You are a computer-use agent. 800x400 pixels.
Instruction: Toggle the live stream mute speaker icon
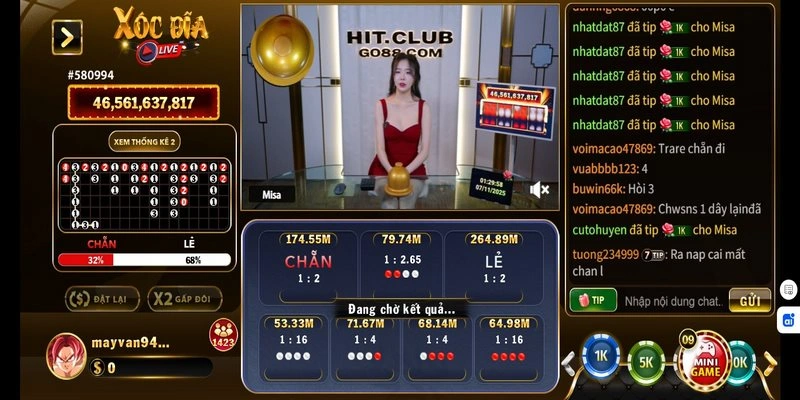540,189
